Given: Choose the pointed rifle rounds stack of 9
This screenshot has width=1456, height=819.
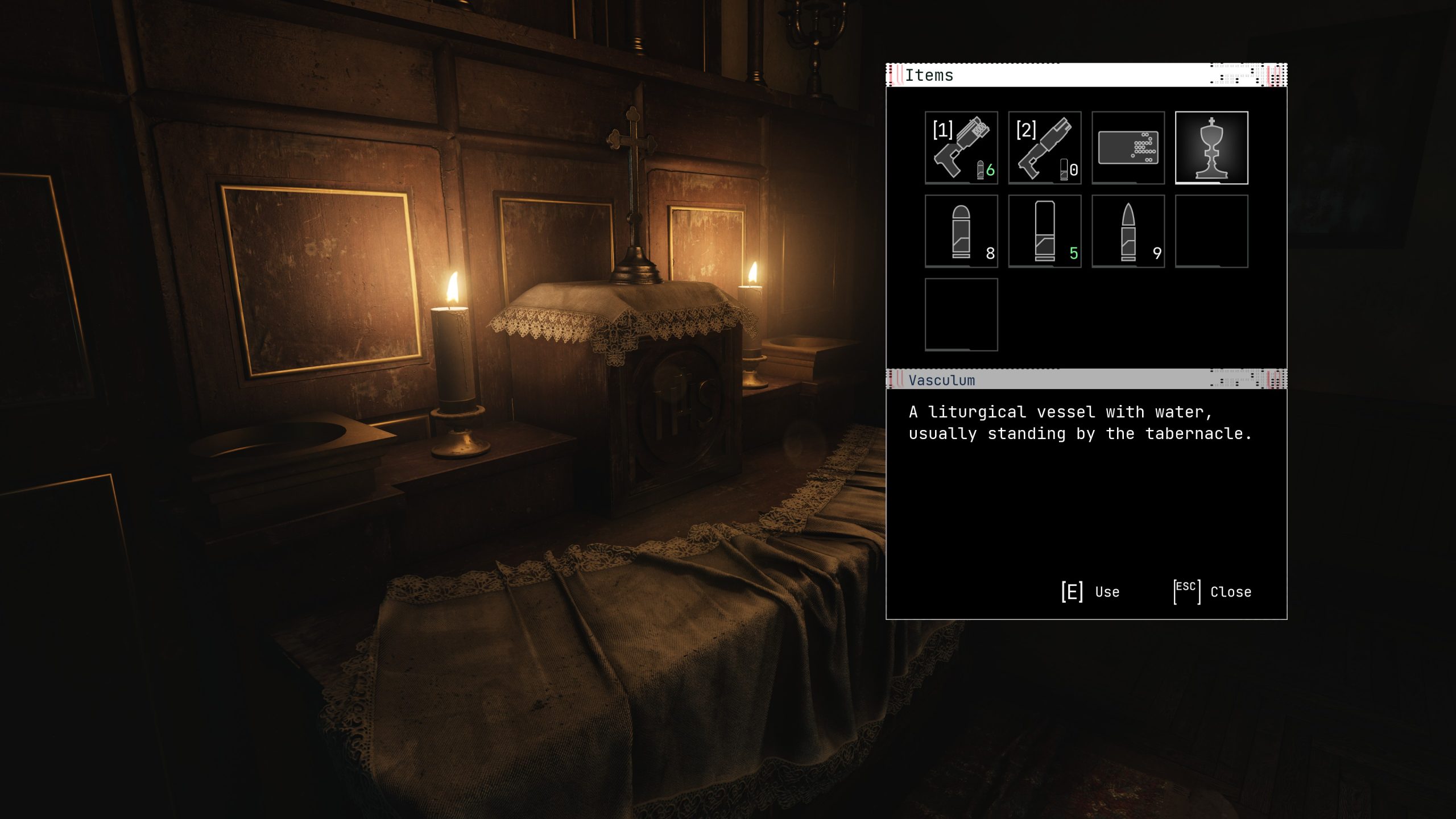Looking at the screenshot, I should (x=1128, y=231).
